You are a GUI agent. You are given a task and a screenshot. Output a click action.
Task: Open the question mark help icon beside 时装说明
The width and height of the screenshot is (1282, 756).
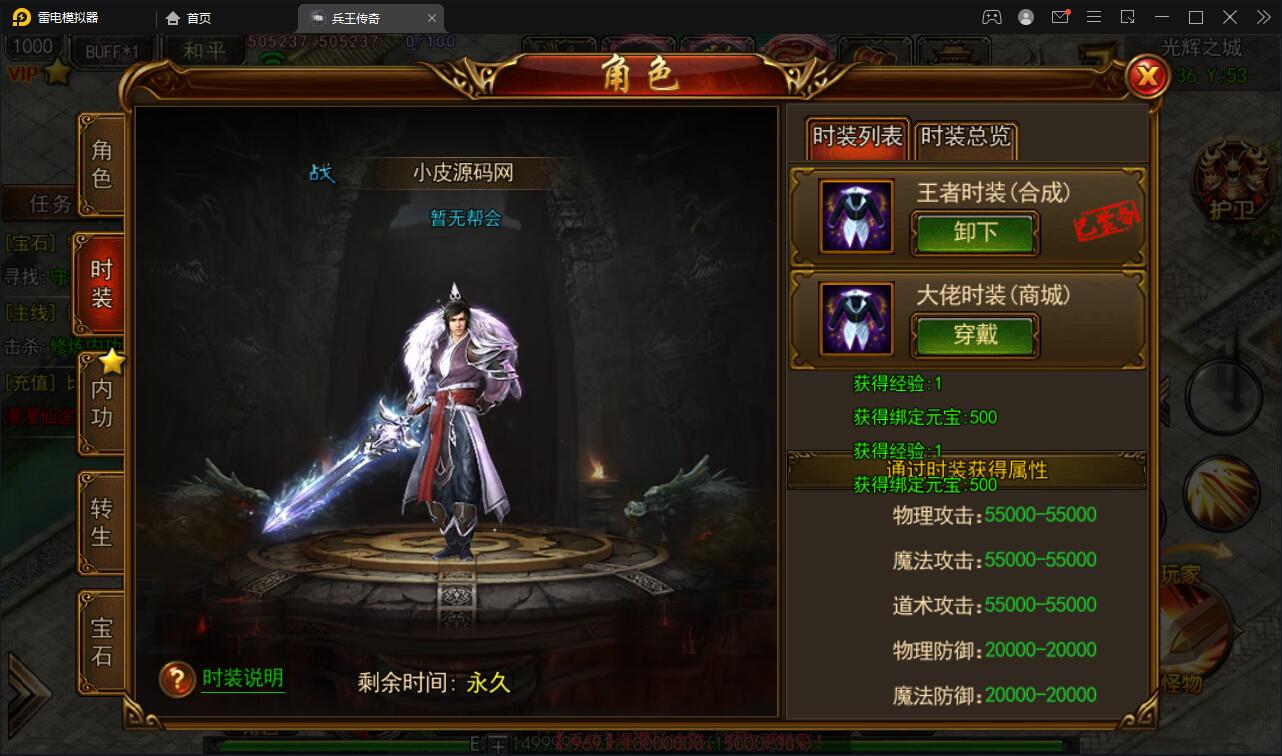175,678
